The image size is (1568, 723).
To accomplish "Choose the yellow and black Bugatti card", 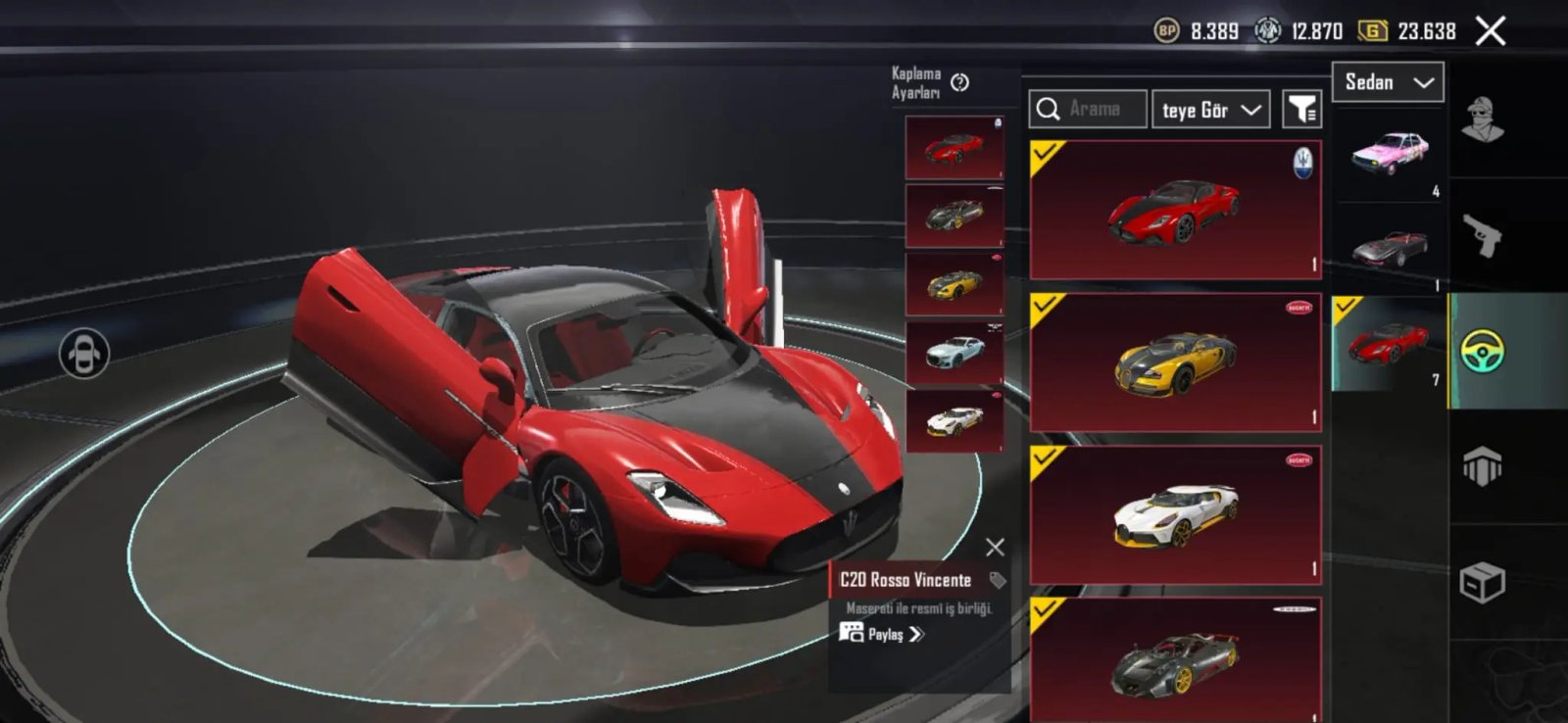I will click(x=1175, y=362).
